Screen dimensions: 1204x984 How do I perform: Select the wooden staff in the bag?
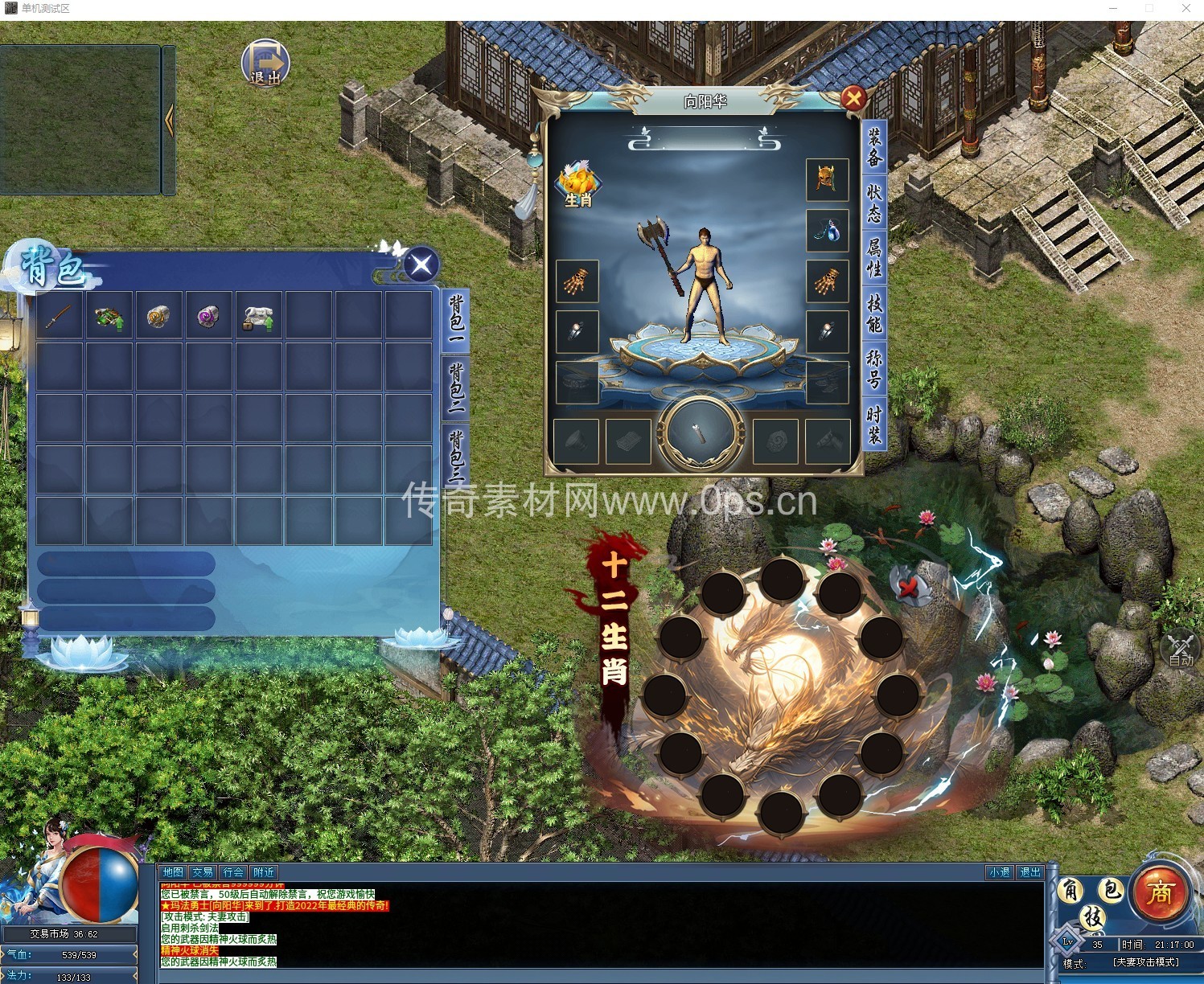59,316
